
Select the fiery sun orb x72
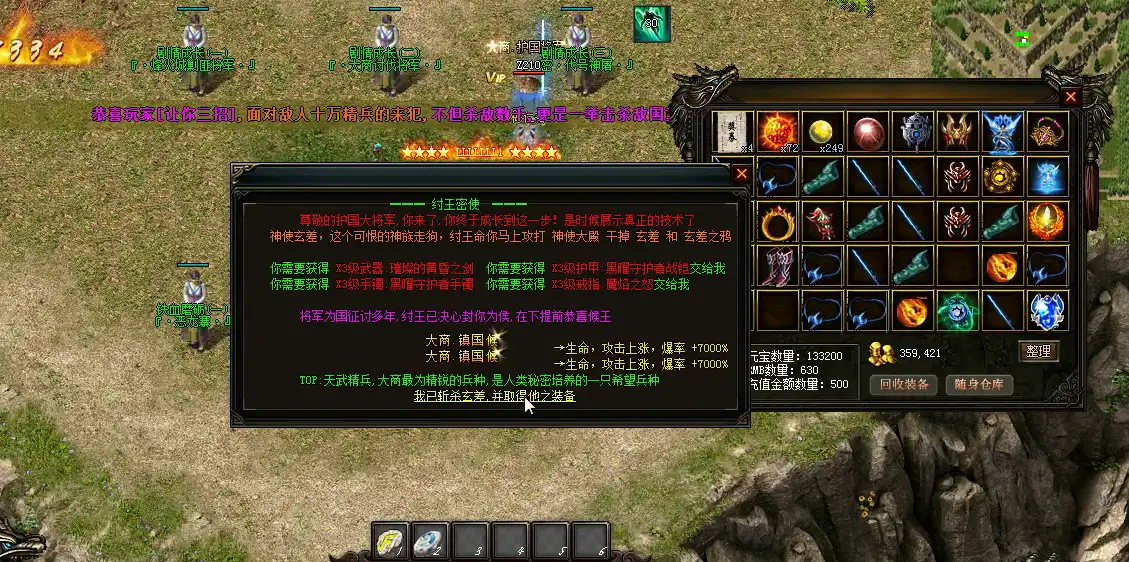point(779,132)
